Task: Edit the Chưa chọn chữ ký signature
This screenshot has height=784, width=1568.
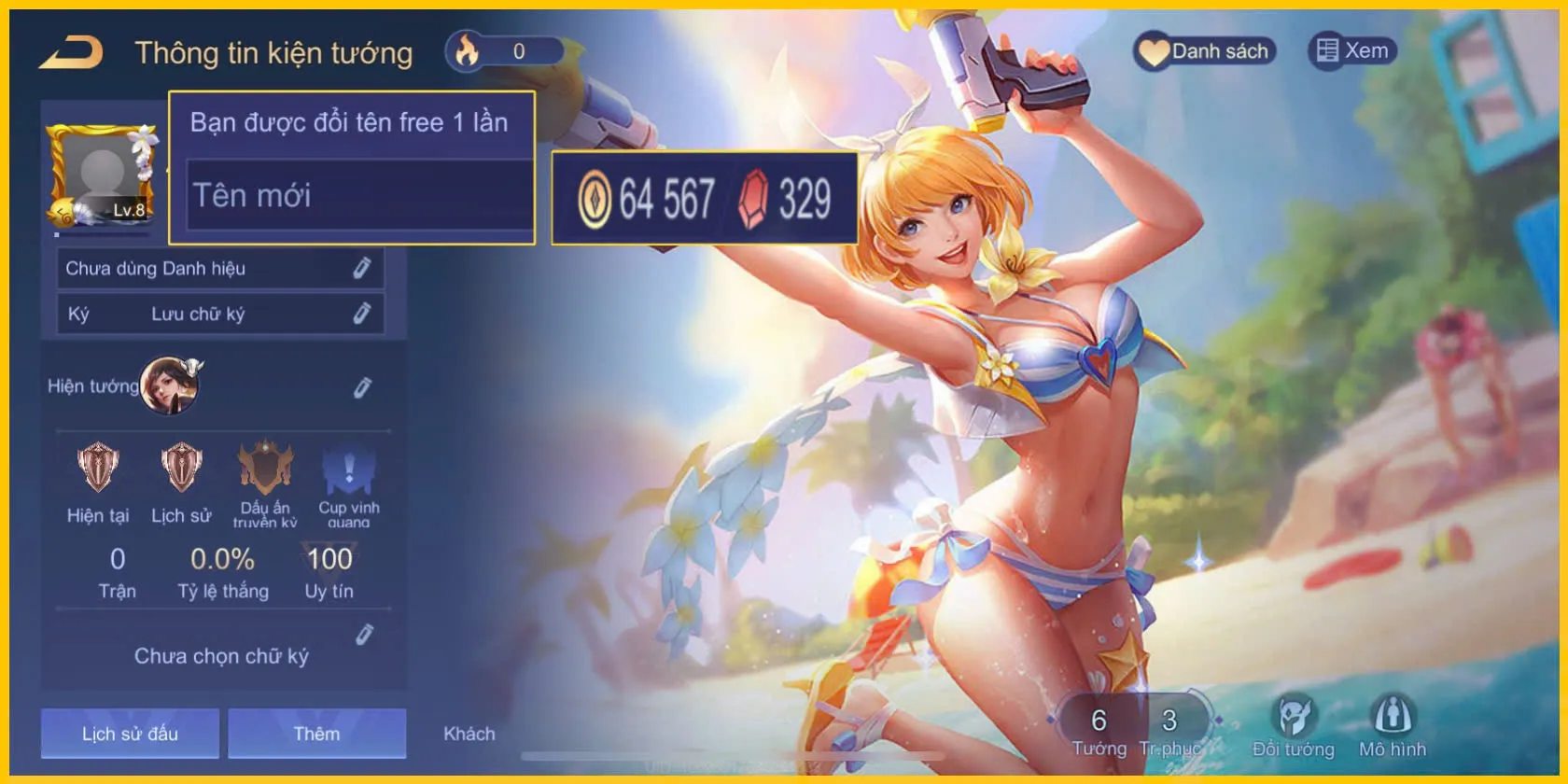Action: (x=365, y=636)
